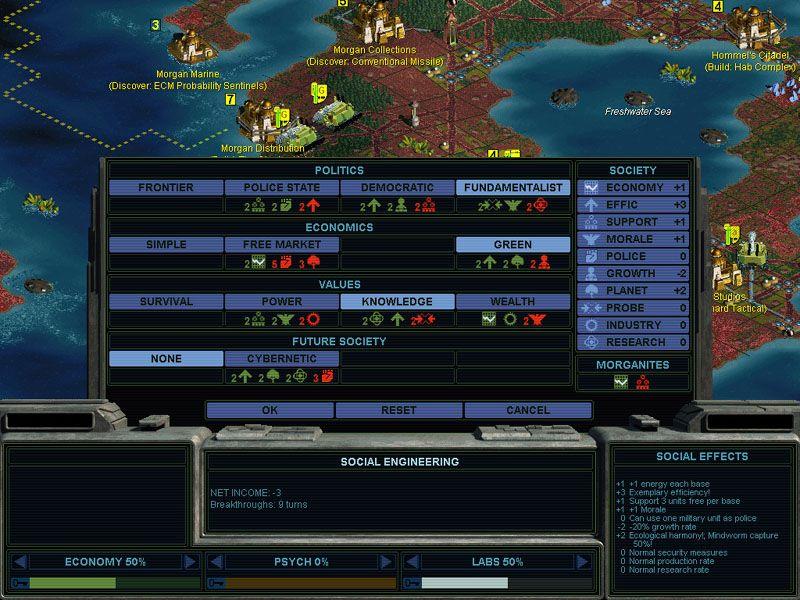Image resolution: width=800 pixels, height=600 pixels.
Task: Select Fundamentalist politics
Action: (x=513, y=188)
